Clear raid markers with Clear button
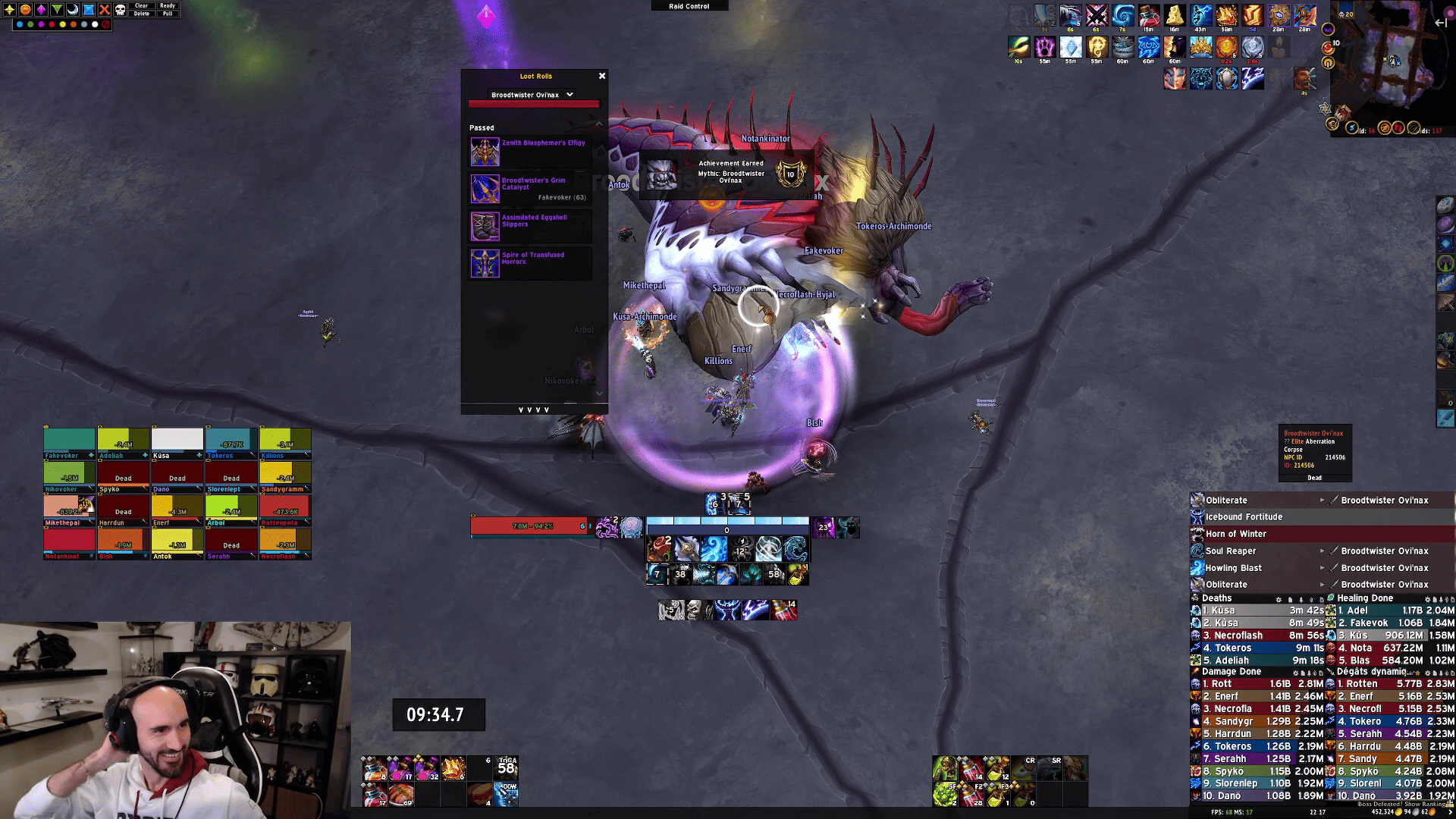 [141, 5]
